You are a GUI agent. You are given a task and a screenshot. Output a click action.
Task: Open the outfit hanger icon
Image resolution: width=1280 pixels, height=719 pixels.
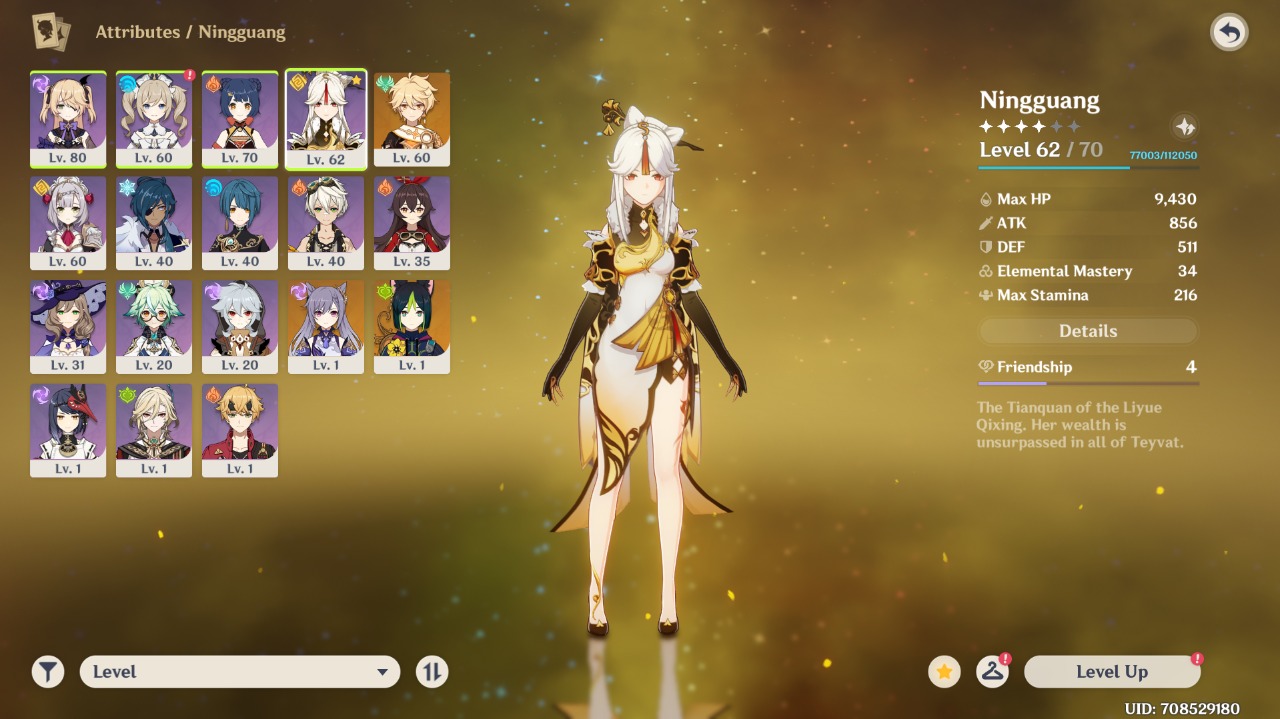(x=992, y=672)
